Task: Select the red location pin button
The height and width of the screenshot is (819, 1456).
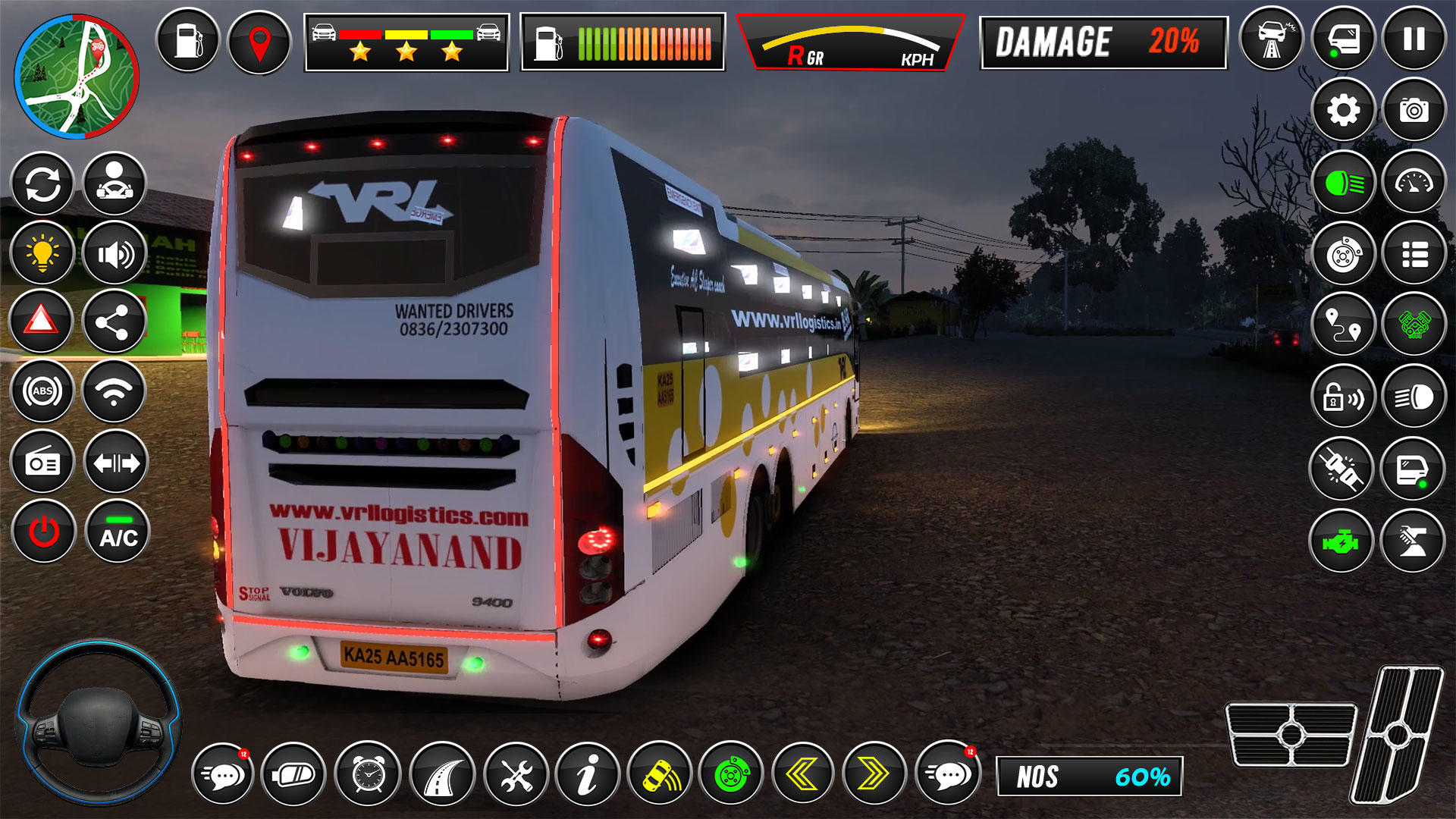Action: (x=259, y=42)
